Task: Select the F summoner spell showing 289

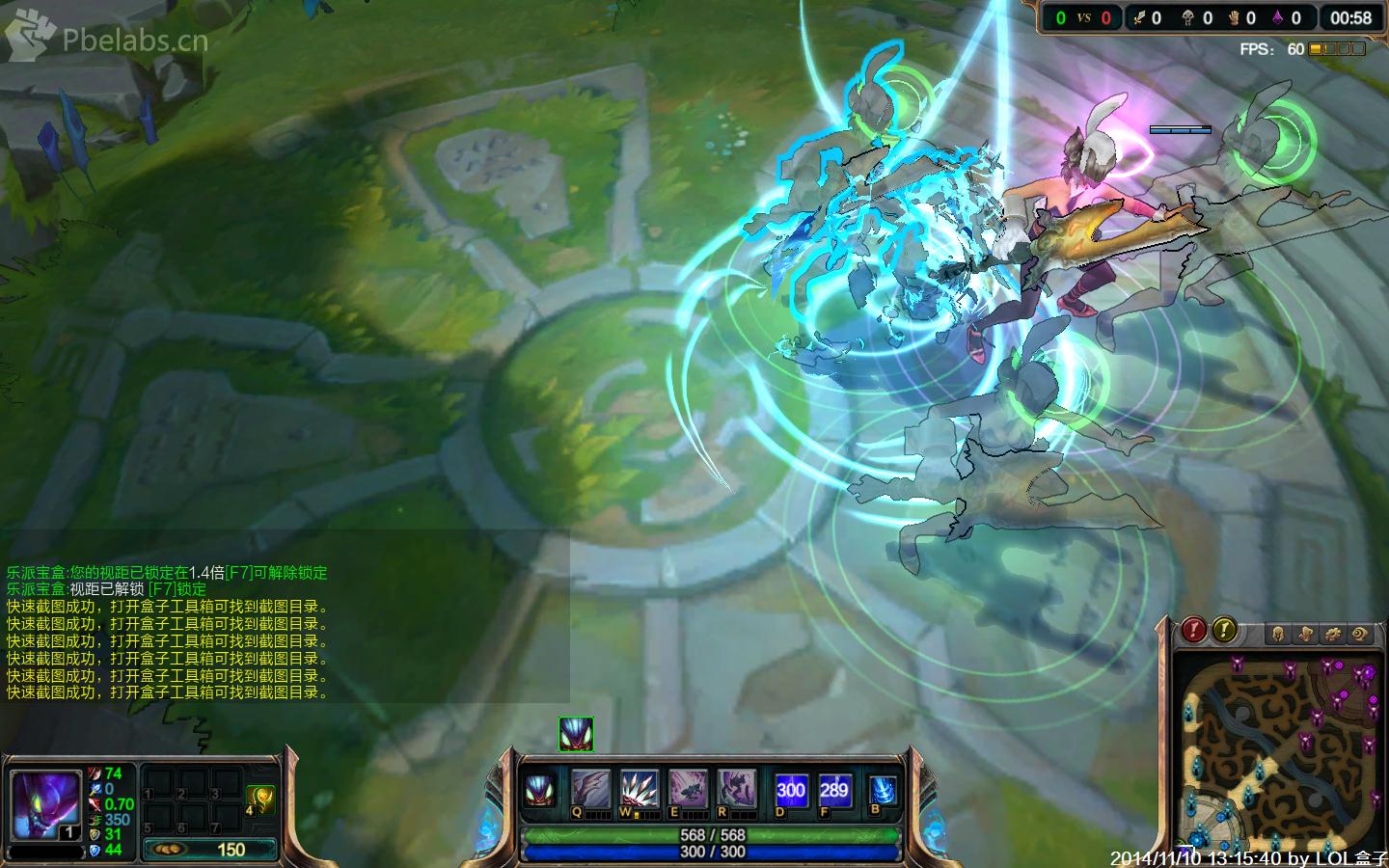Action: [834, 790]
